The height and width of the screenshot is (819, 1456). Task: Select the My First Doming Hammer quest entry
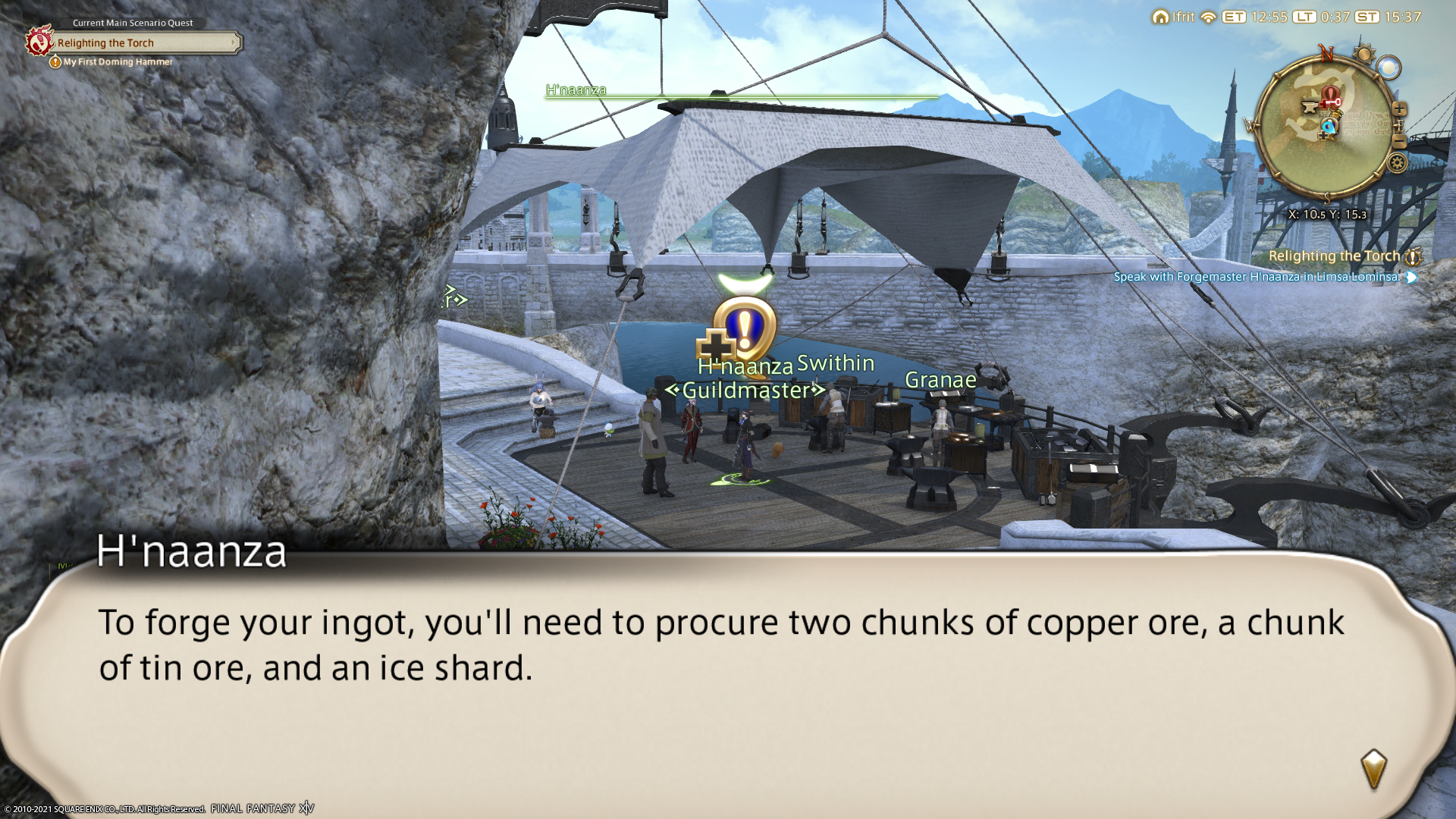click(118, 62)
